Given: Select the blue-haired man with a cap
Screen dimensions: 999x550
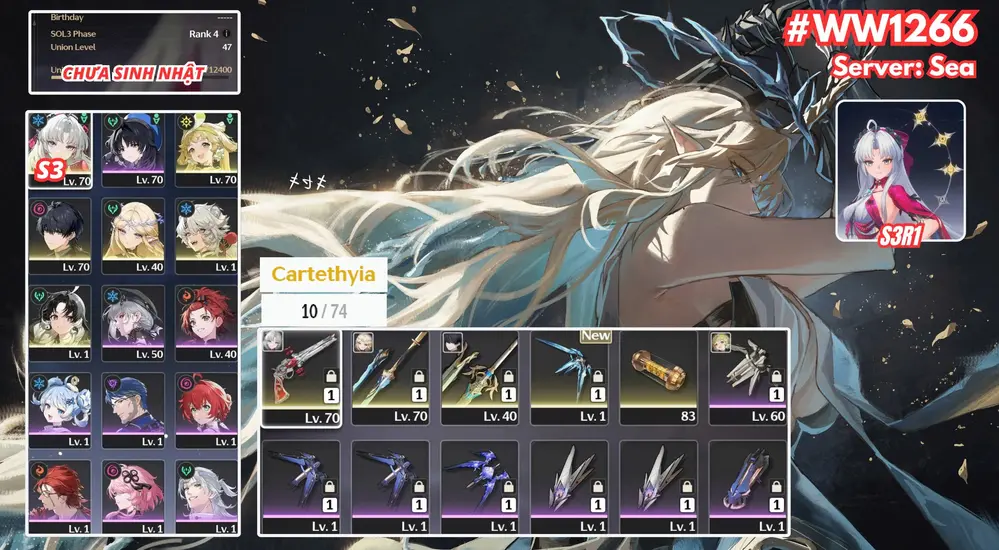Looking at the screenshot, I should 133,410.
